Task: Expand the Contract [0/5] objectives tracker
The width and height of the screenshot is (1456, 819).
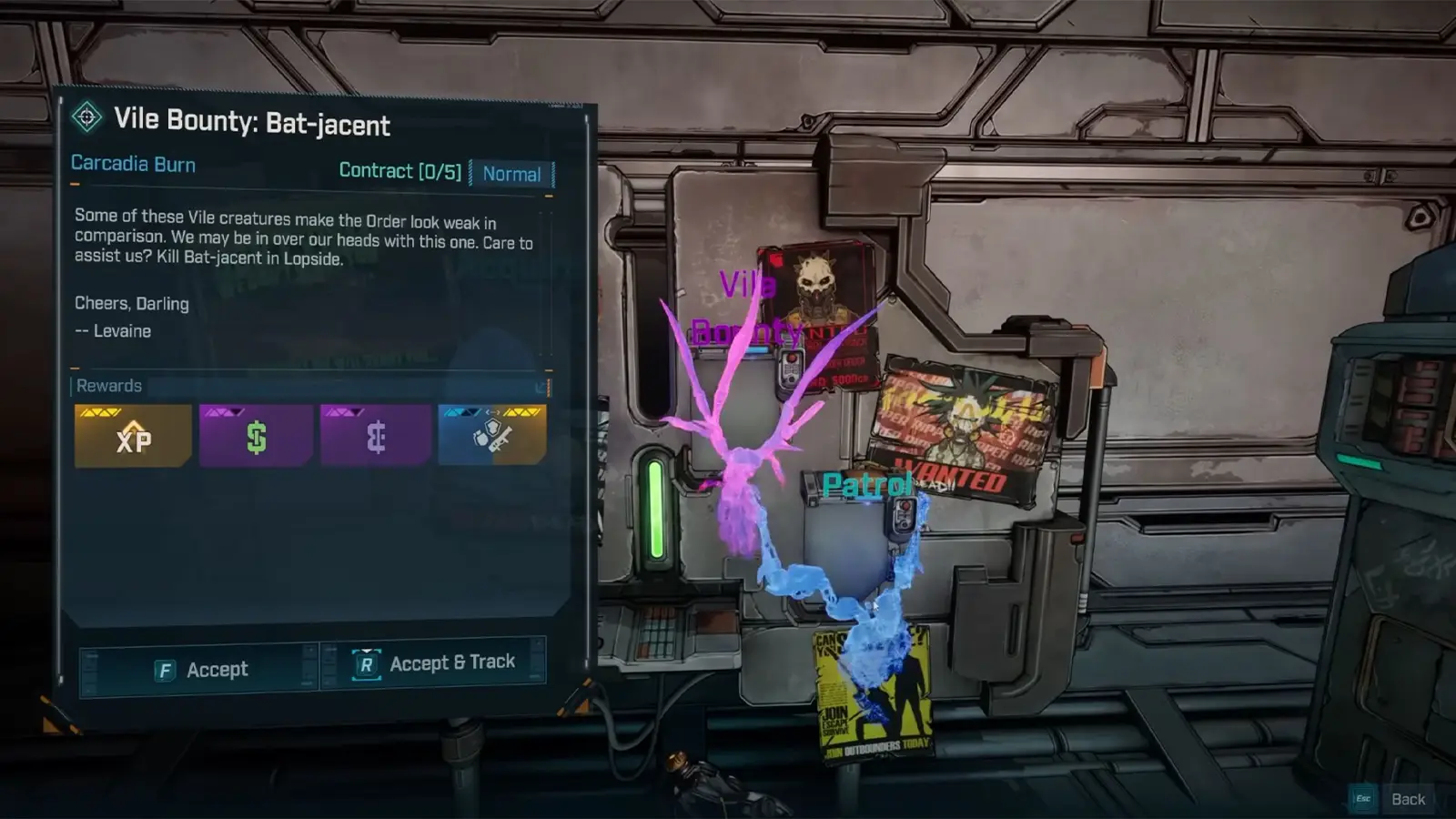Action: click(x=400, y=171)
